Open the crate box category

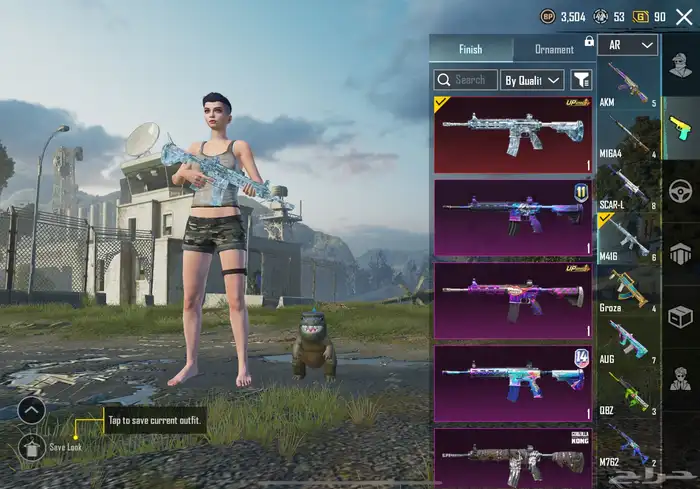680,315
